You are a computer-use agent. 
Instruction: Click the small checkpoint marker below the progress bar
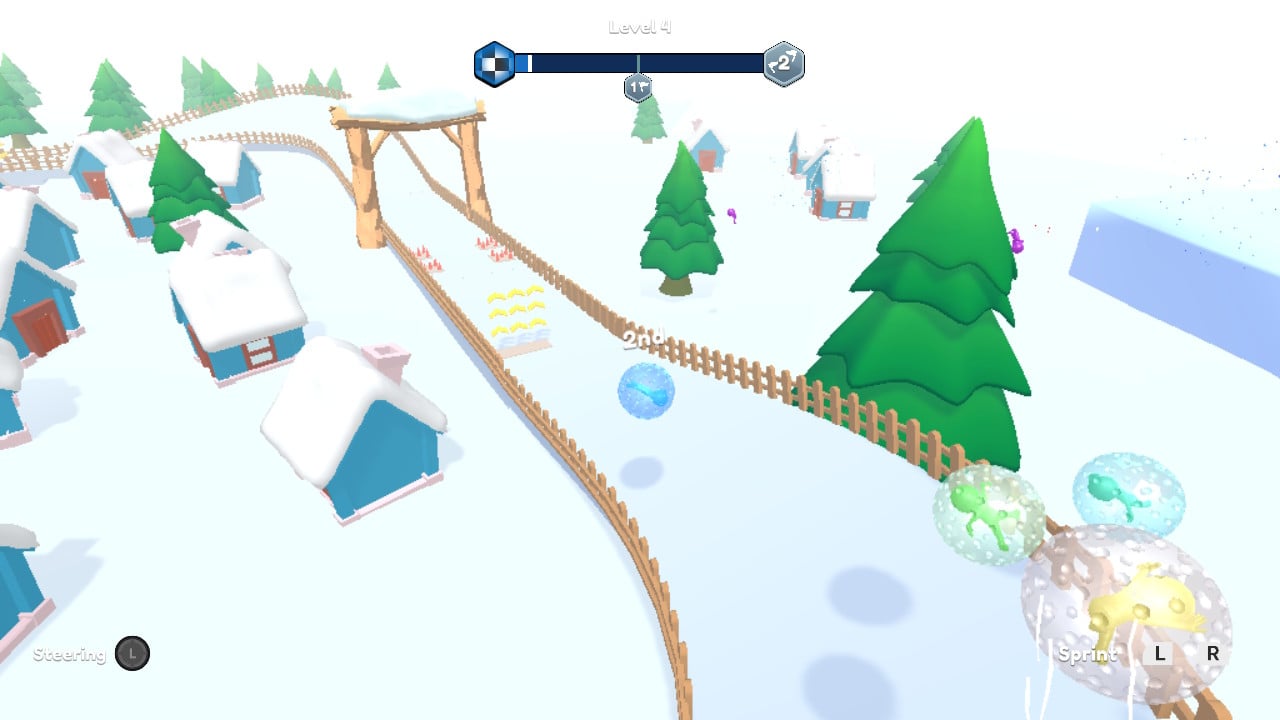click(638, 88)
